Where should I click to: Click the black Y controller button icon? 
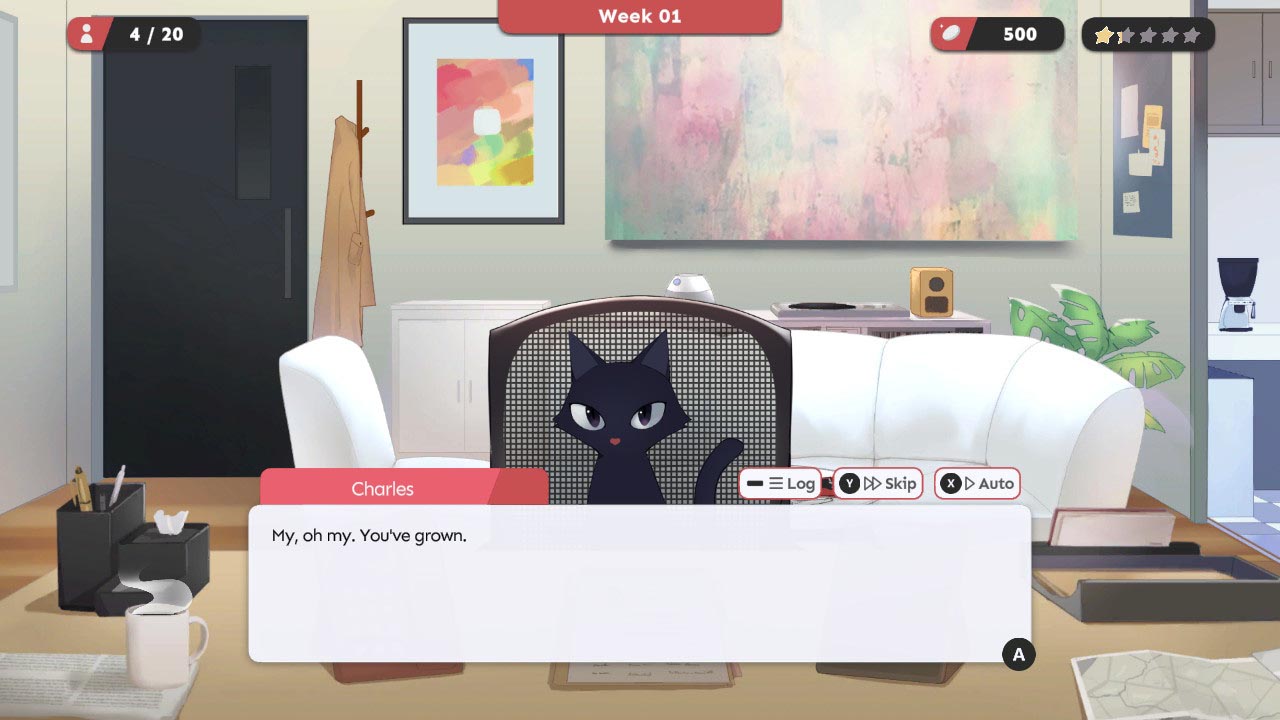point(848,483)
